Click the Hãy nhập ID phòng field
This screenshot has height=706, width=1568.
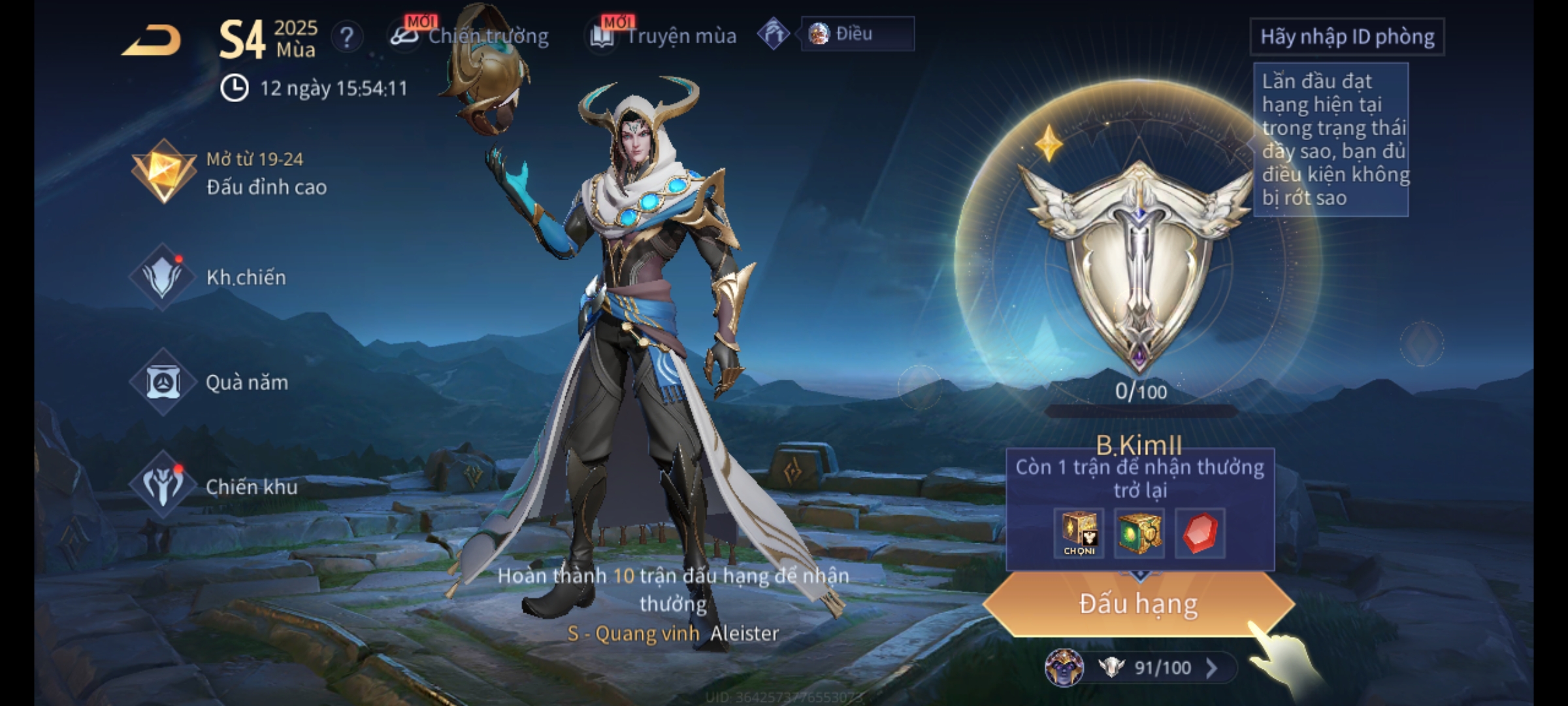pyautogui.click(x=1347, y=37)
